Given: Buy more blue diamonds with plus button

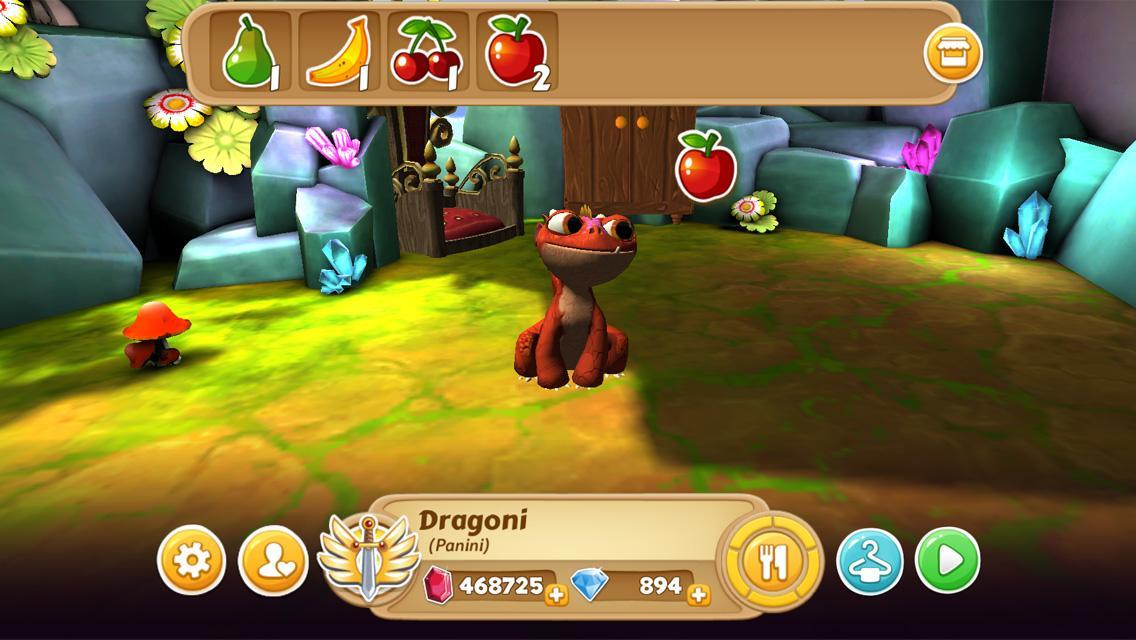Looking at the screenshot, I should point(699,595).
